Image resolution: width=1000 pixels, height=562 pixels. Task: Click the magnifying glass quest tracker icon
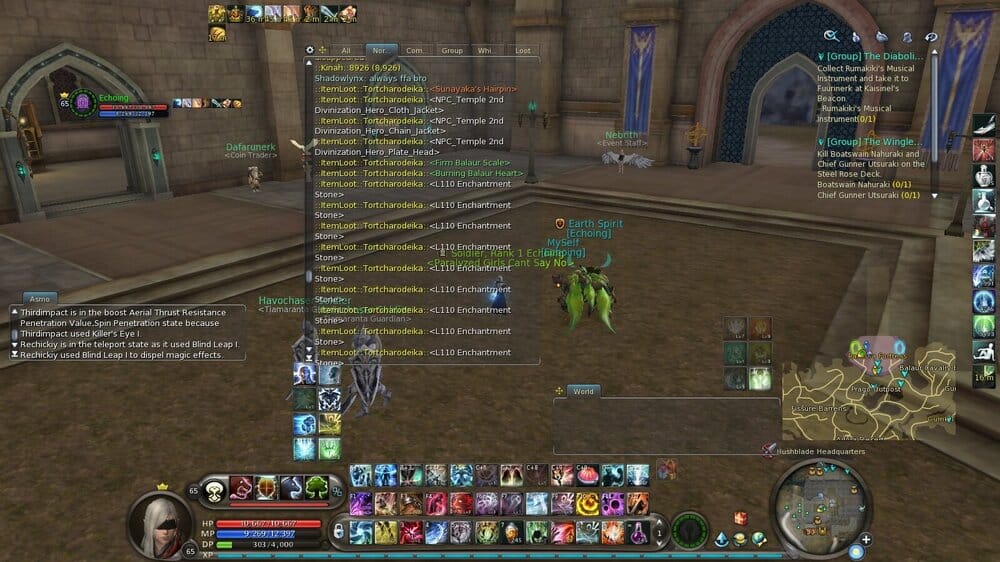click(x=832, y=36)
